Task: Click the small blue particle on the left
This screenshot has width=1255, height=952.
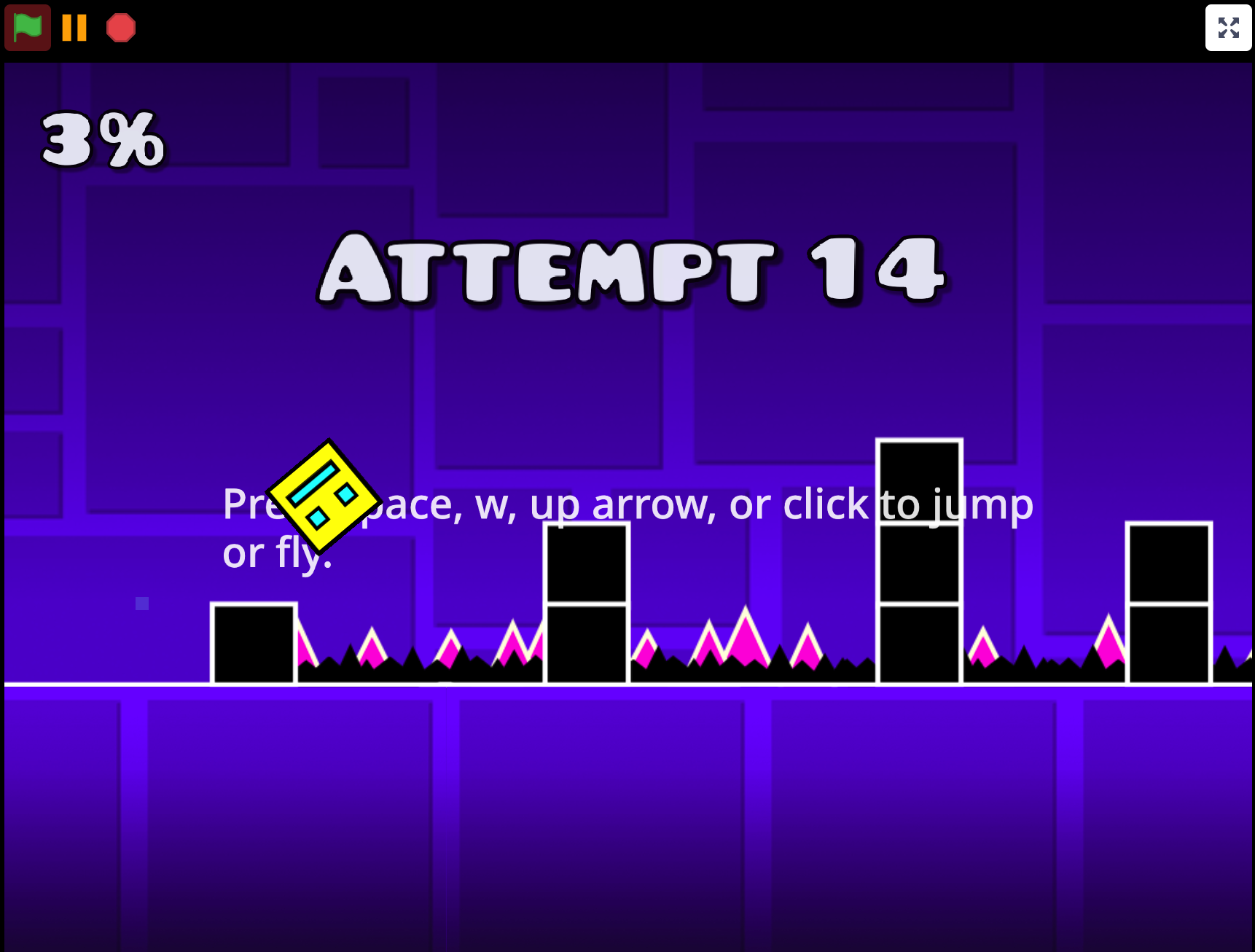Action: 141,604
